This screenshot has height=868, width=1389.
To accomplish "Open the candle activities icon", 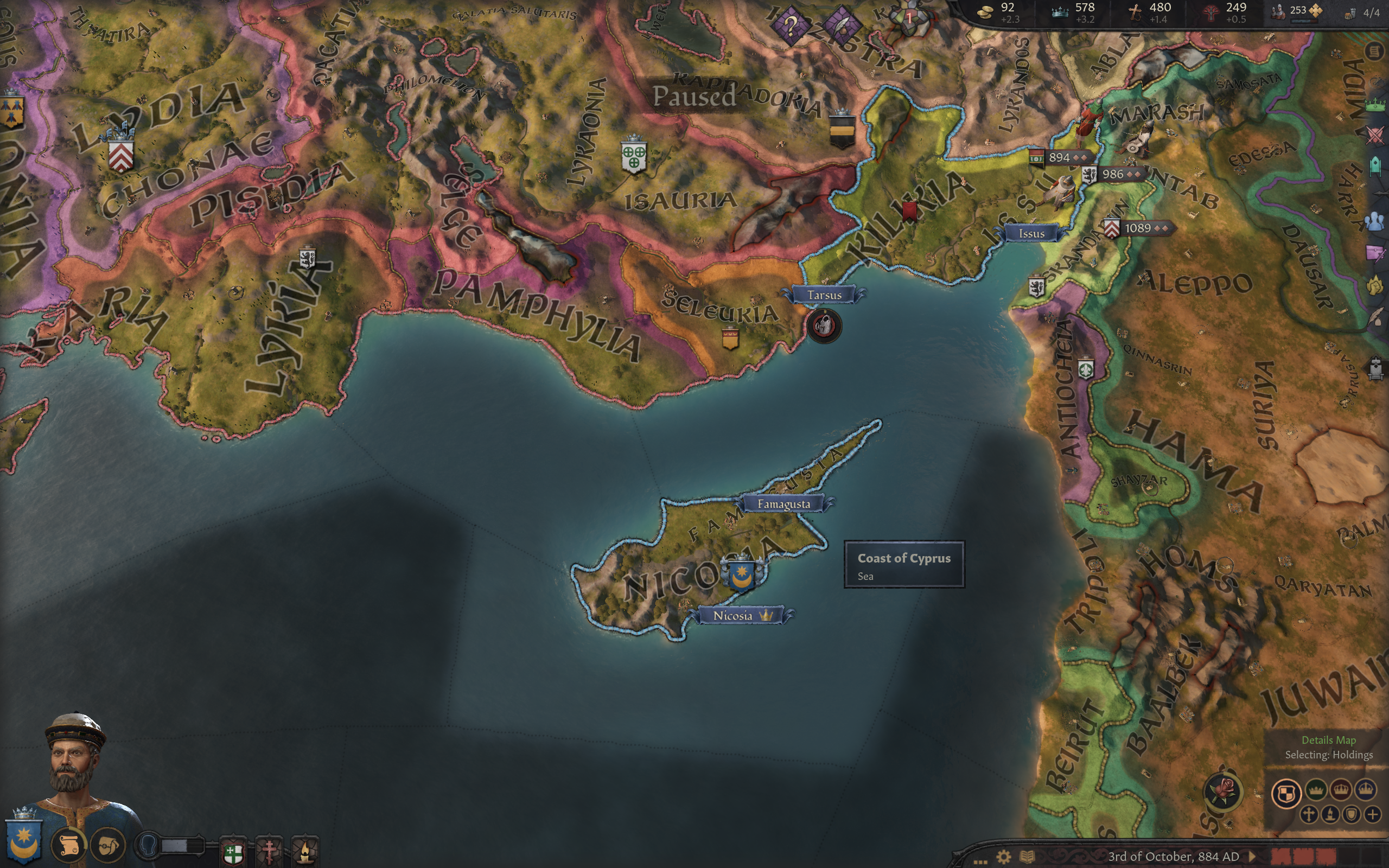I will click(305, 851).
